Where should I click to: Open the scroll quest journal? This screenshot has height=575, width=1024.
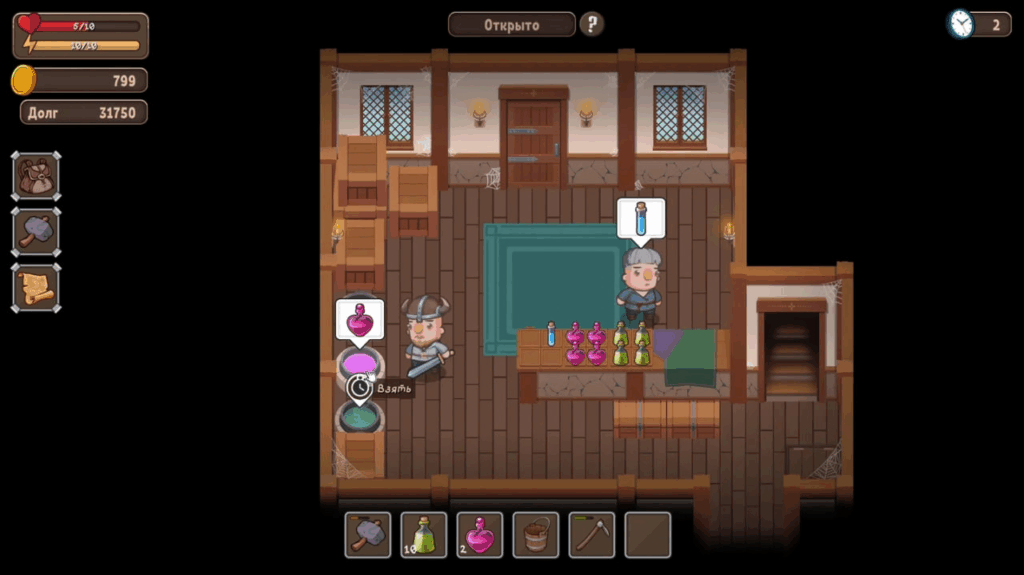coord(36,288)
